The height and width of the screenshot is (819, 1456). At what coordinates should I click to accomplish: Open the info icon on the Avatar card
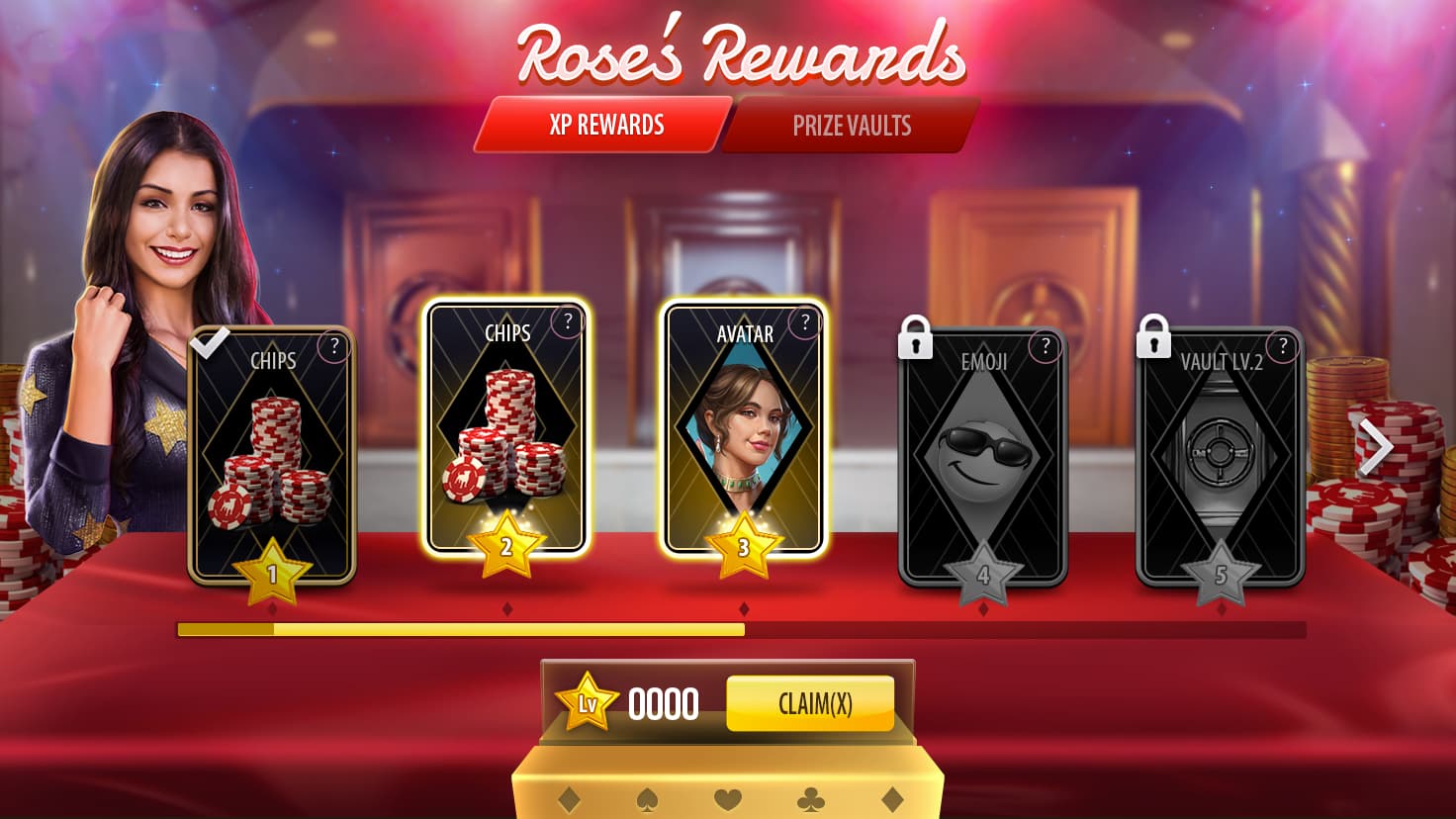803,320
